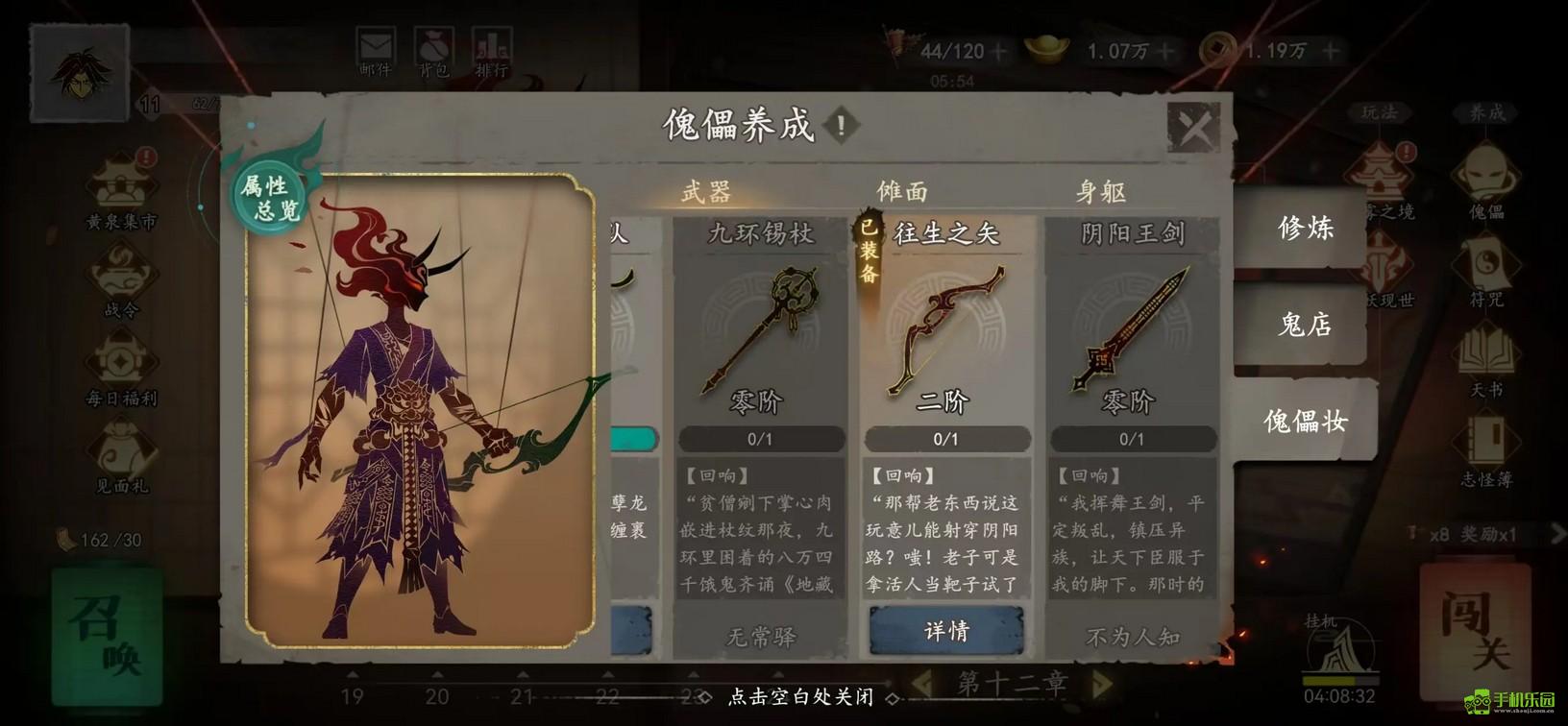The width and height of the screenshot is (1568, 726).
Task: Open the 鬼店 ghost shop side tab
Action: point(1305,325)
